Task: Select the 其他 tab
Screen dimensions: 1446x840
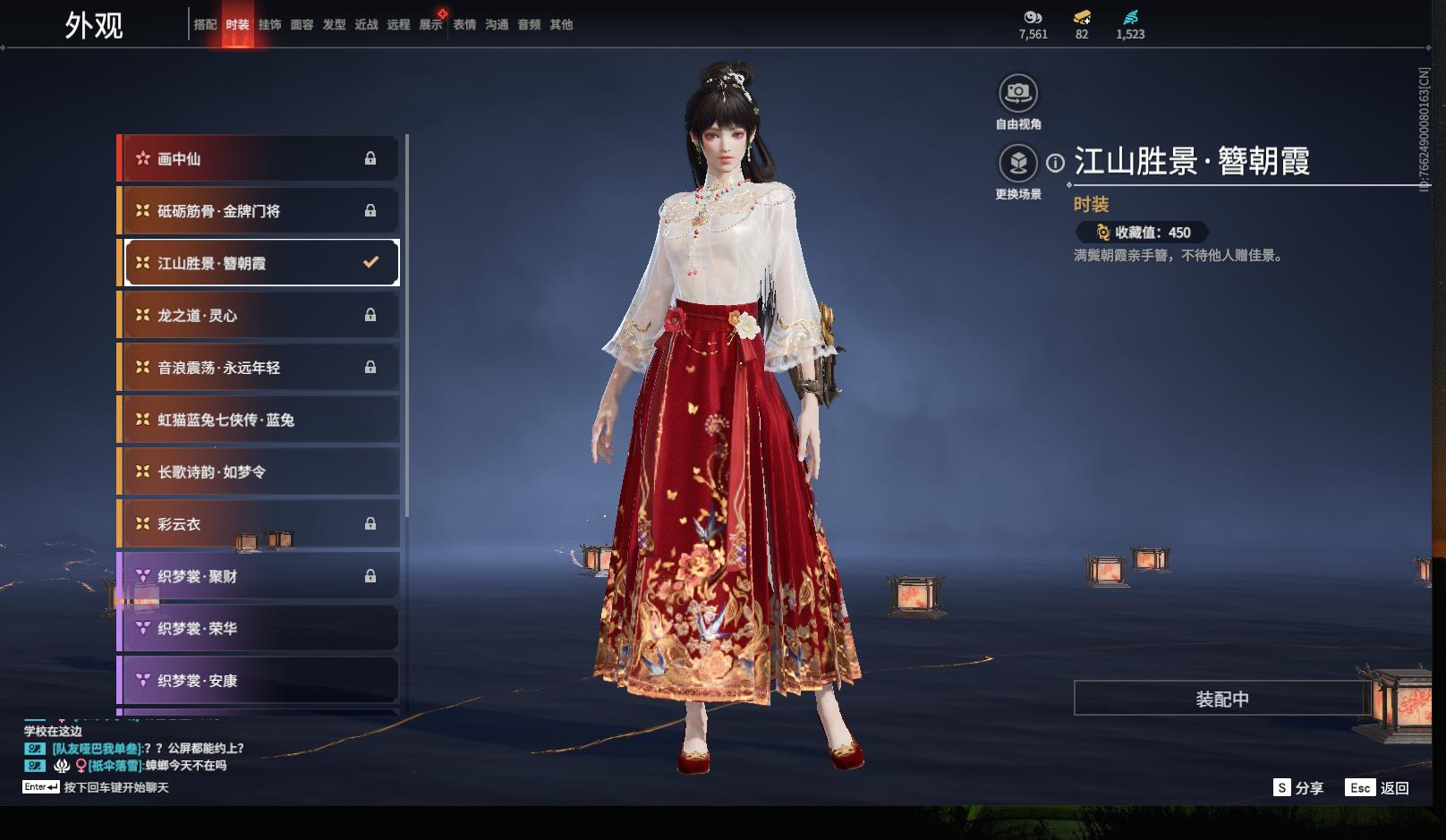Action: click(x=561, y=25)
